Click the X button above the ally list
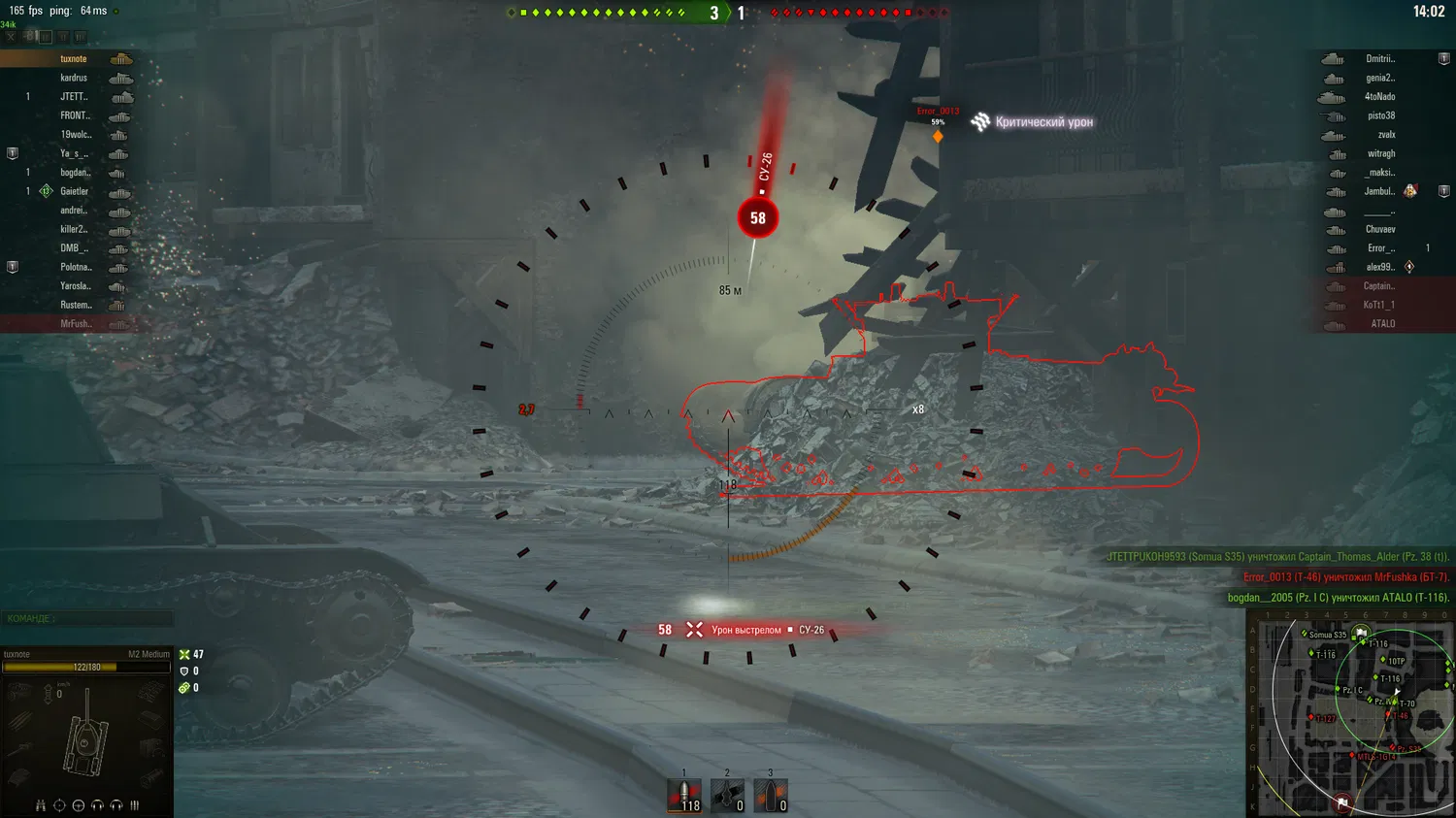 11,37
